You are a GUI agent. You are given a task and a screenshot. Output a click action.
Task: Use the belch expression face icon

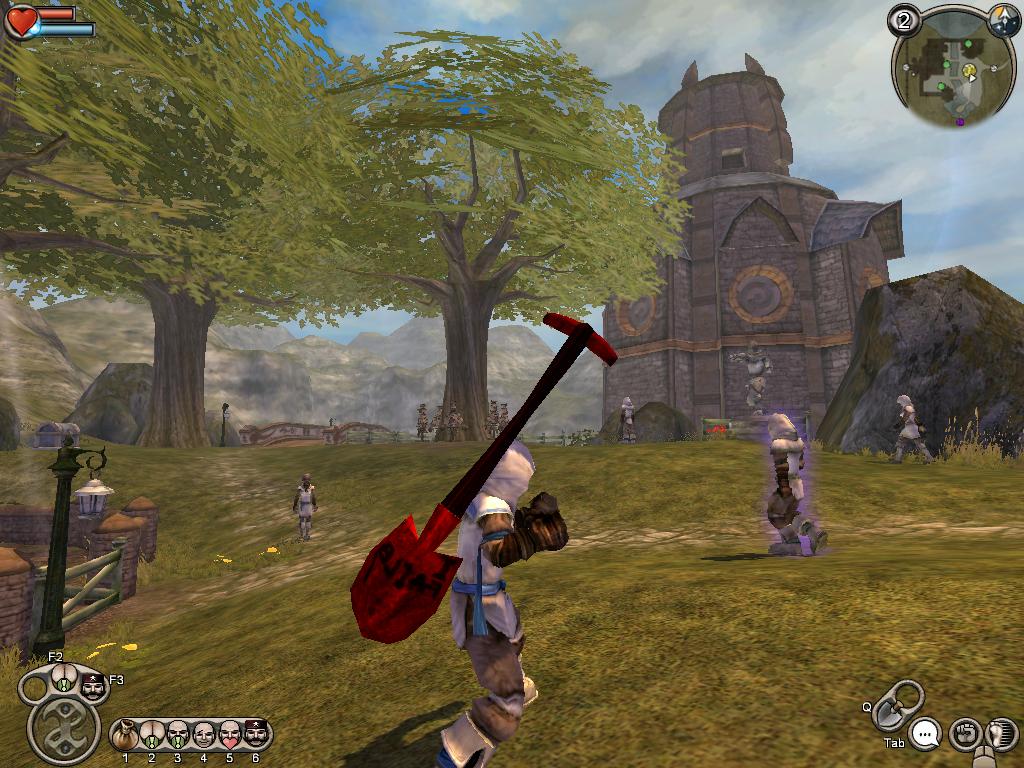[x=178, y=736]
